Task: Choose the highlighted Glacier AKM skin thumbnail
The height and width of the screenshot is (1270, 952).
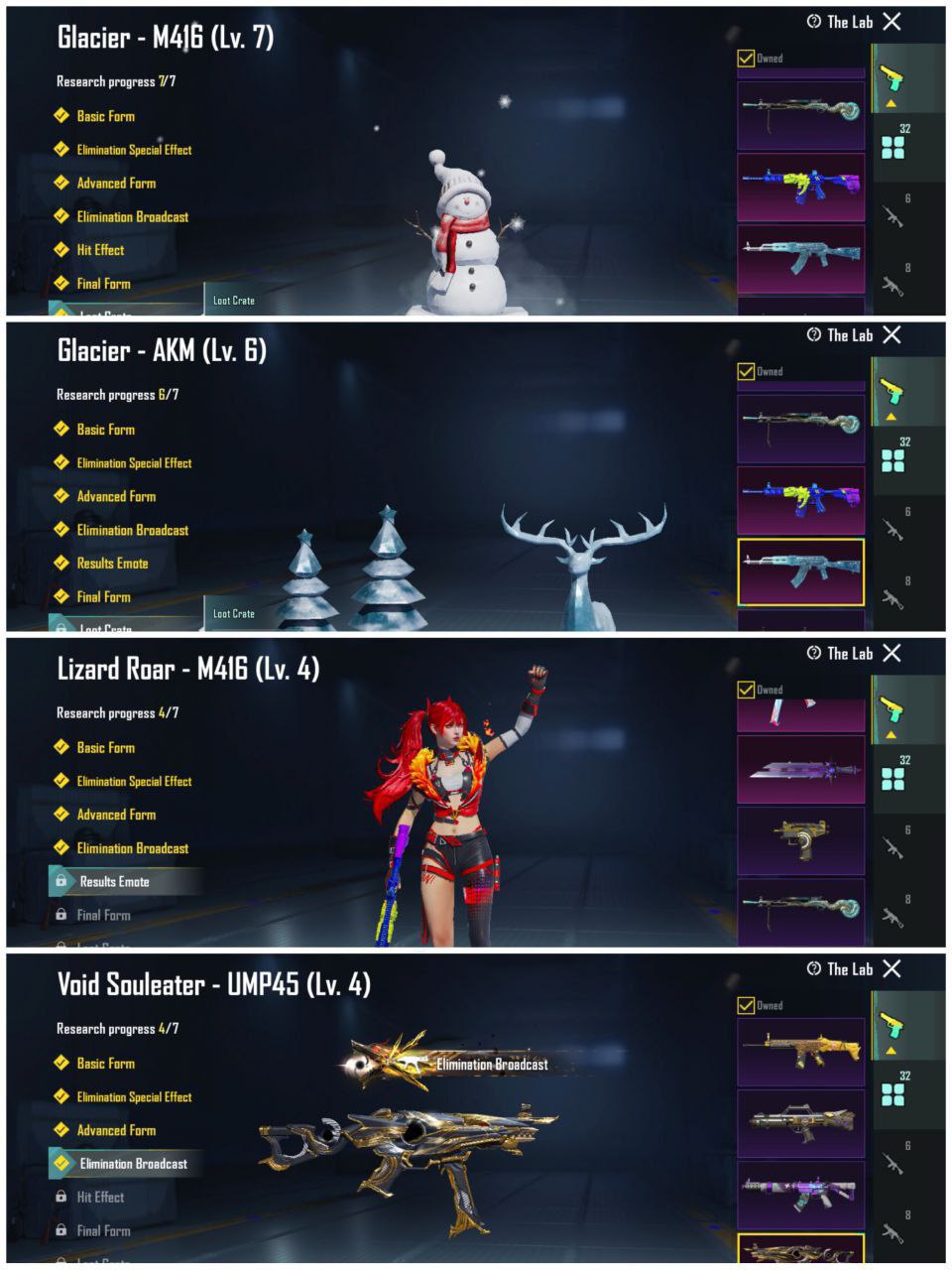Action: pyautogui.click(x=800, y=572)
